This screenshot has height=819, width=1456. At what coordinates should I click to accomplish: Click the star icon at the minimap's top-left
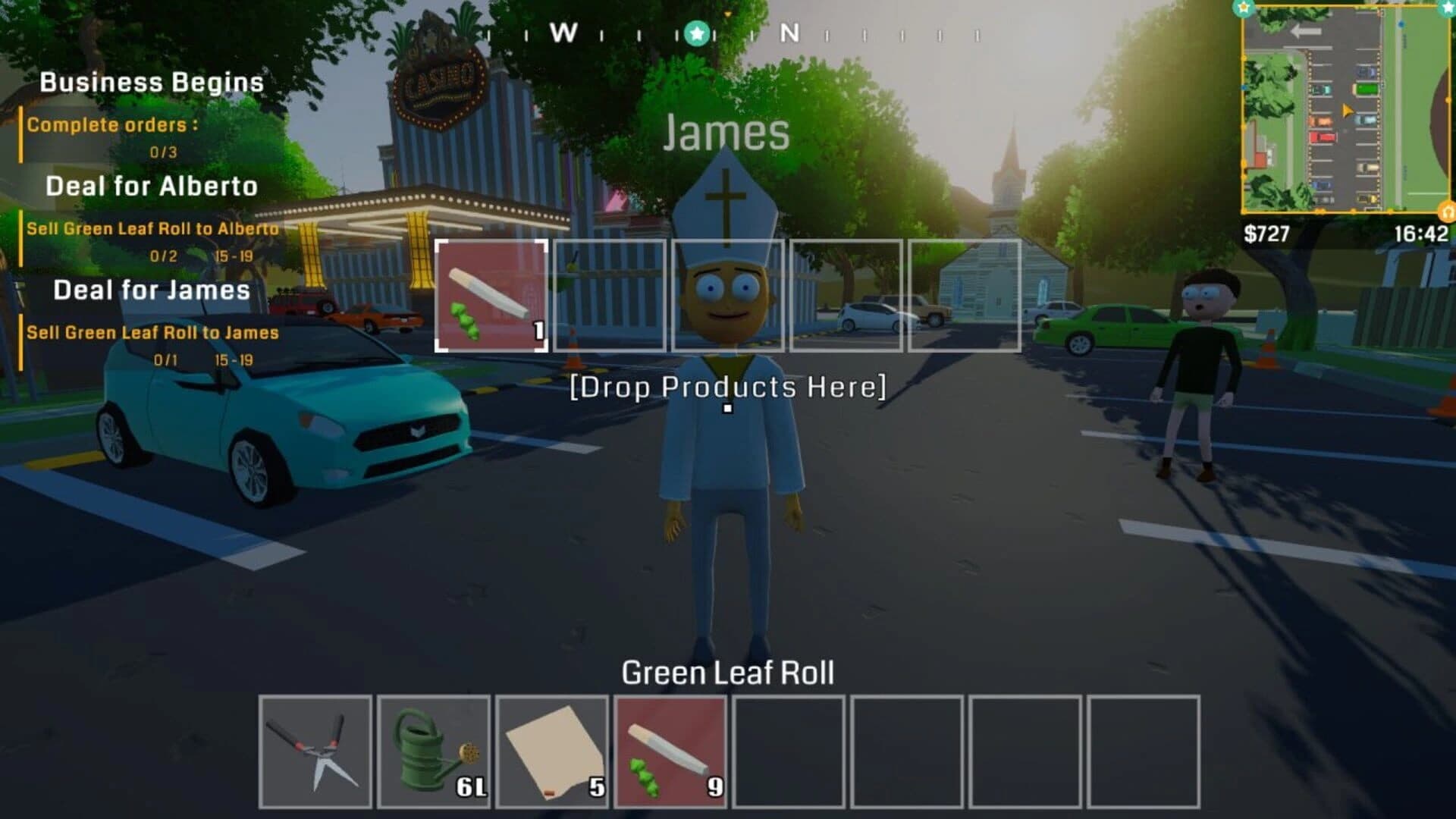click(x=1243, y=8)
